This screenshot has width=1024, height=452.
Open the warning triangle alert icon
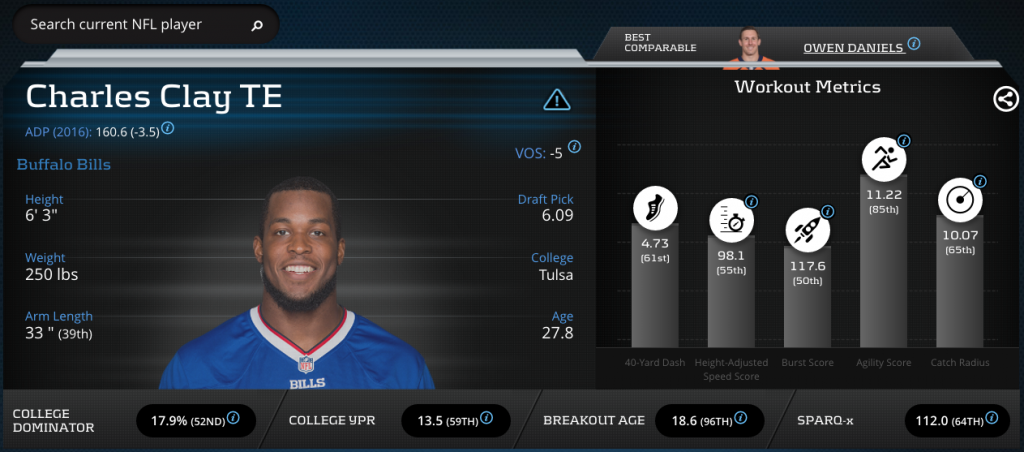point(556,99)
